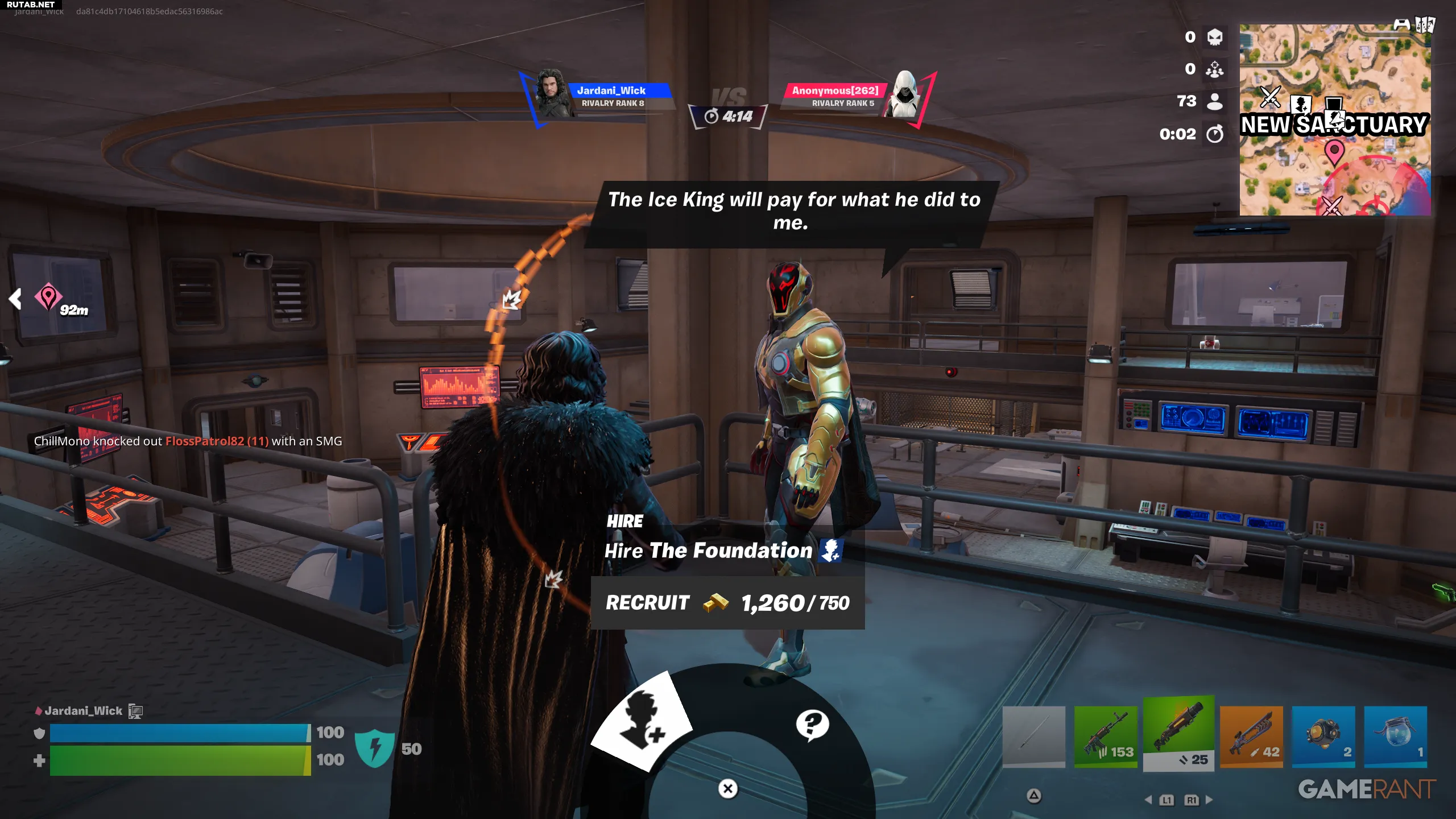
Task: Select the sword pickaxe slot
Action: coord(1033,737)
